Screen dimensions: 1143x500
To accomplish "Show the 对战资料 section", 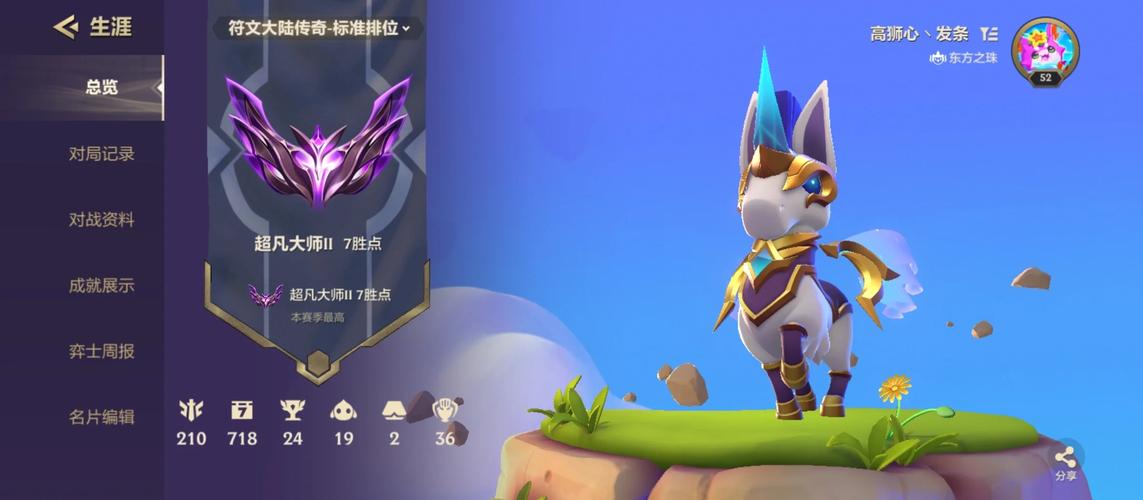I will pyautogui.click(x=101, y=220).
